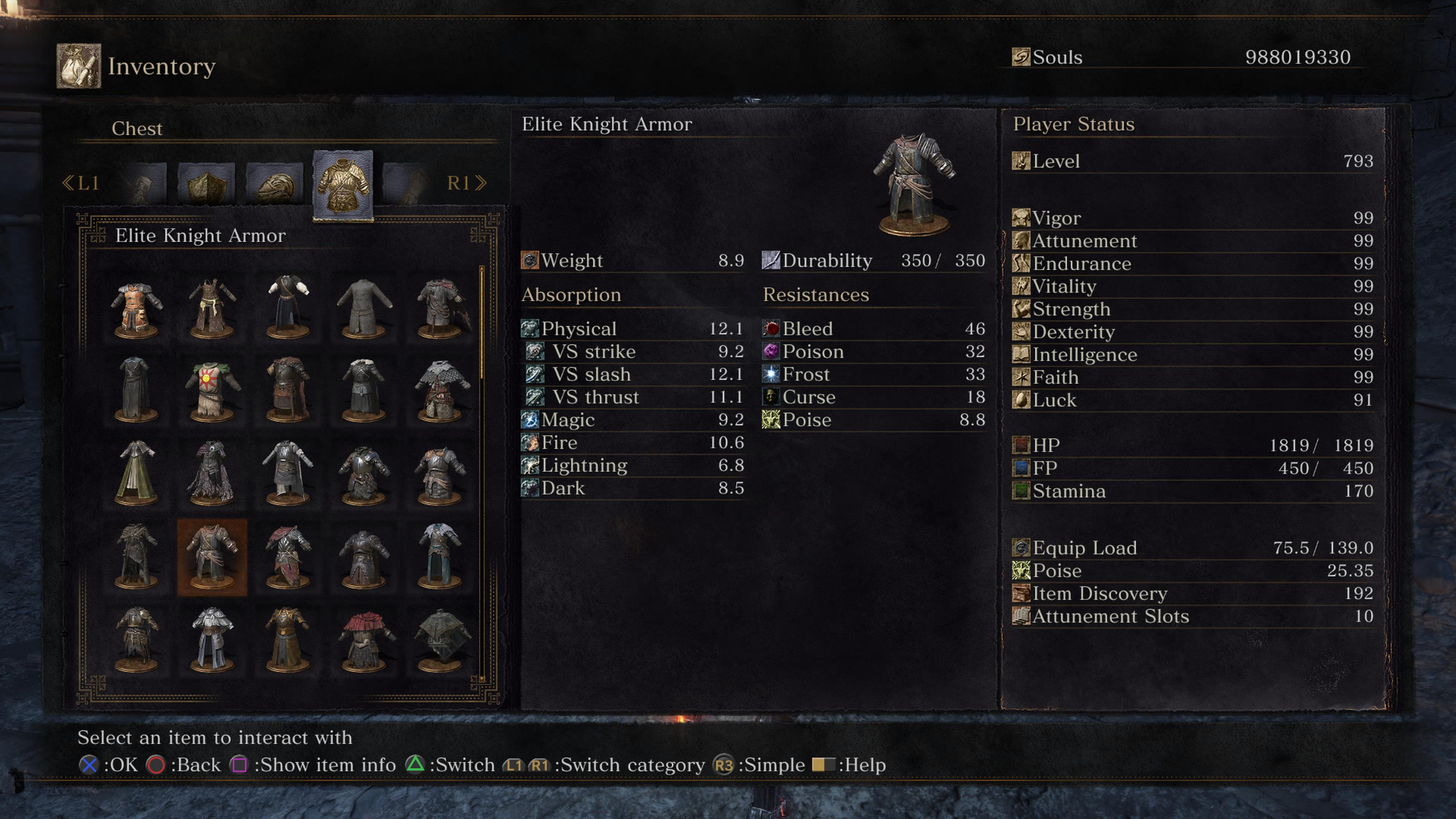This screenshot has width=1456, height=819.
Task: Open the helmet category tab
Action: pos(275,184)
